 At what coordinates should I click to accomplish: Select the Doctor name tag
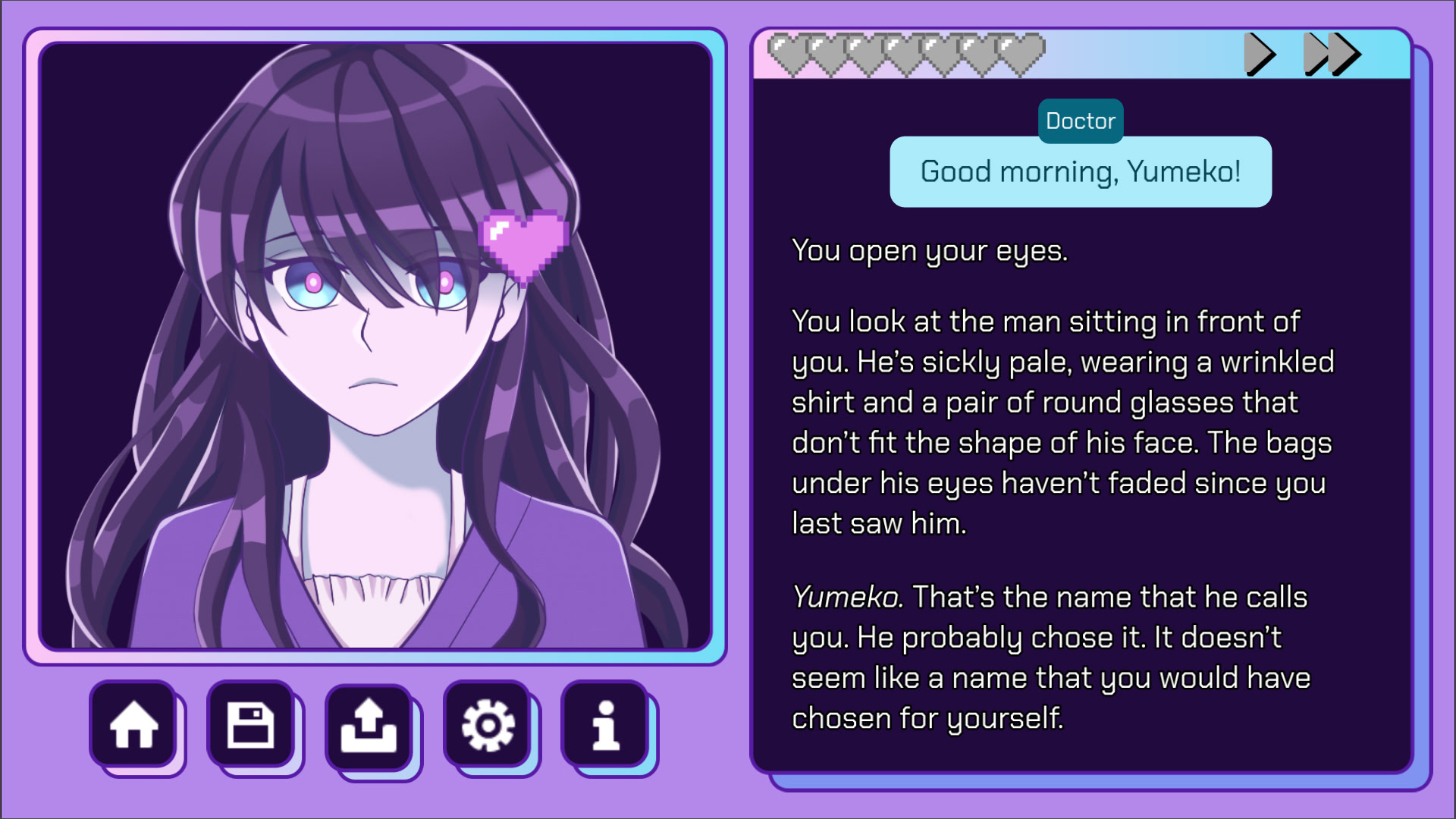click(1080, 121)
